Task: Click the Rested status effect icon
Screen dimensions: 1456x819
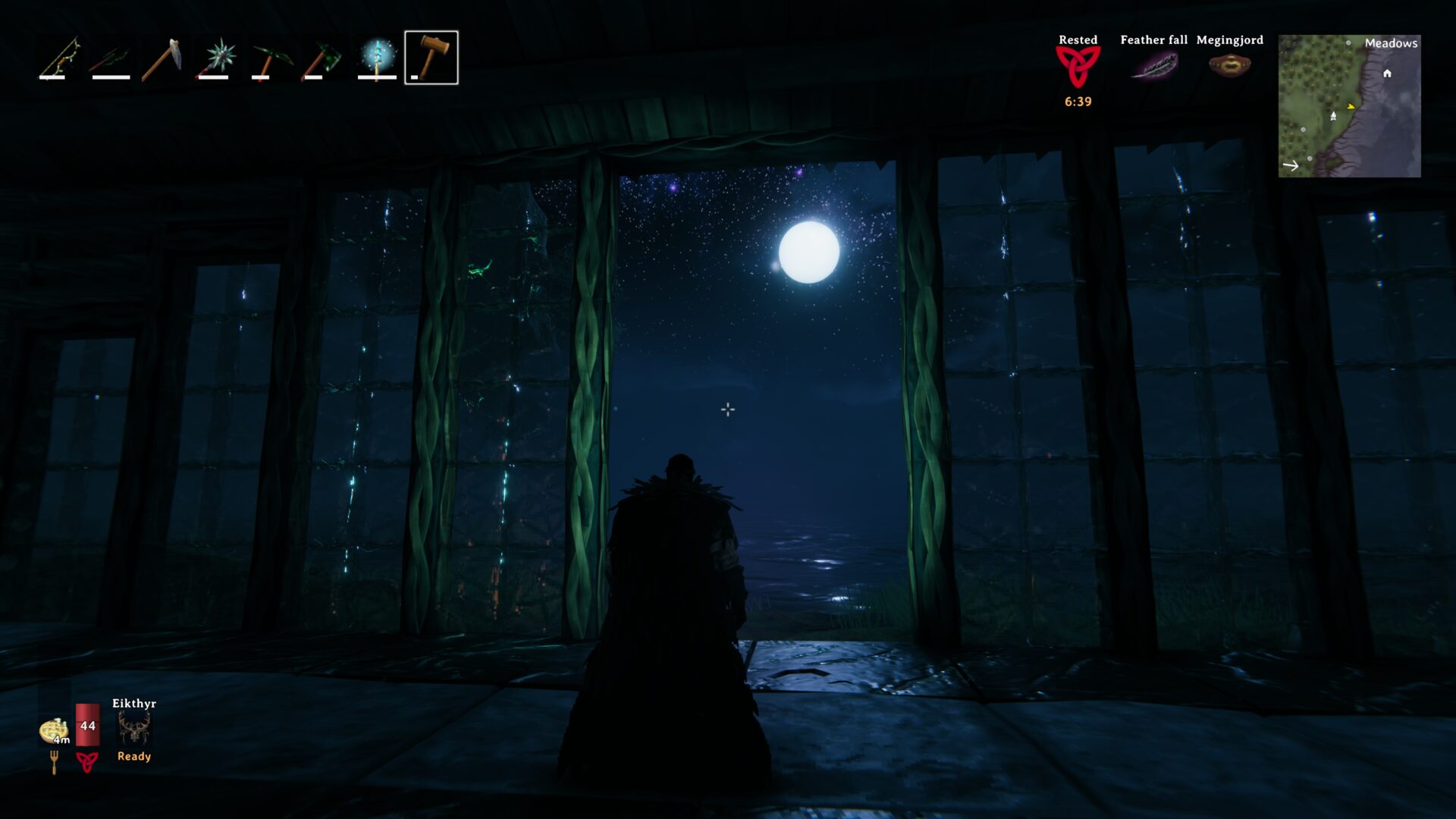Action: click(x=1078, y=66)
